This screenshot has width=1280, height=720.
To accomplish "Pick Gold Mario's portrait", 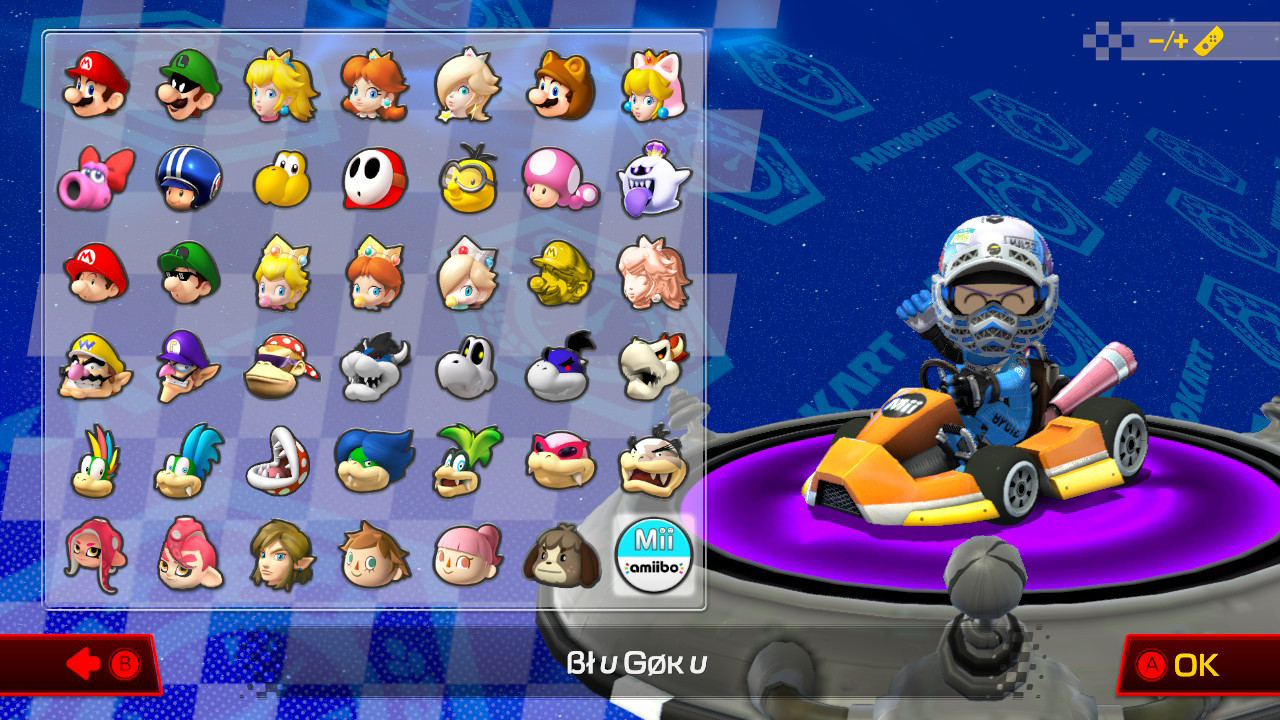I will [559, 275].
